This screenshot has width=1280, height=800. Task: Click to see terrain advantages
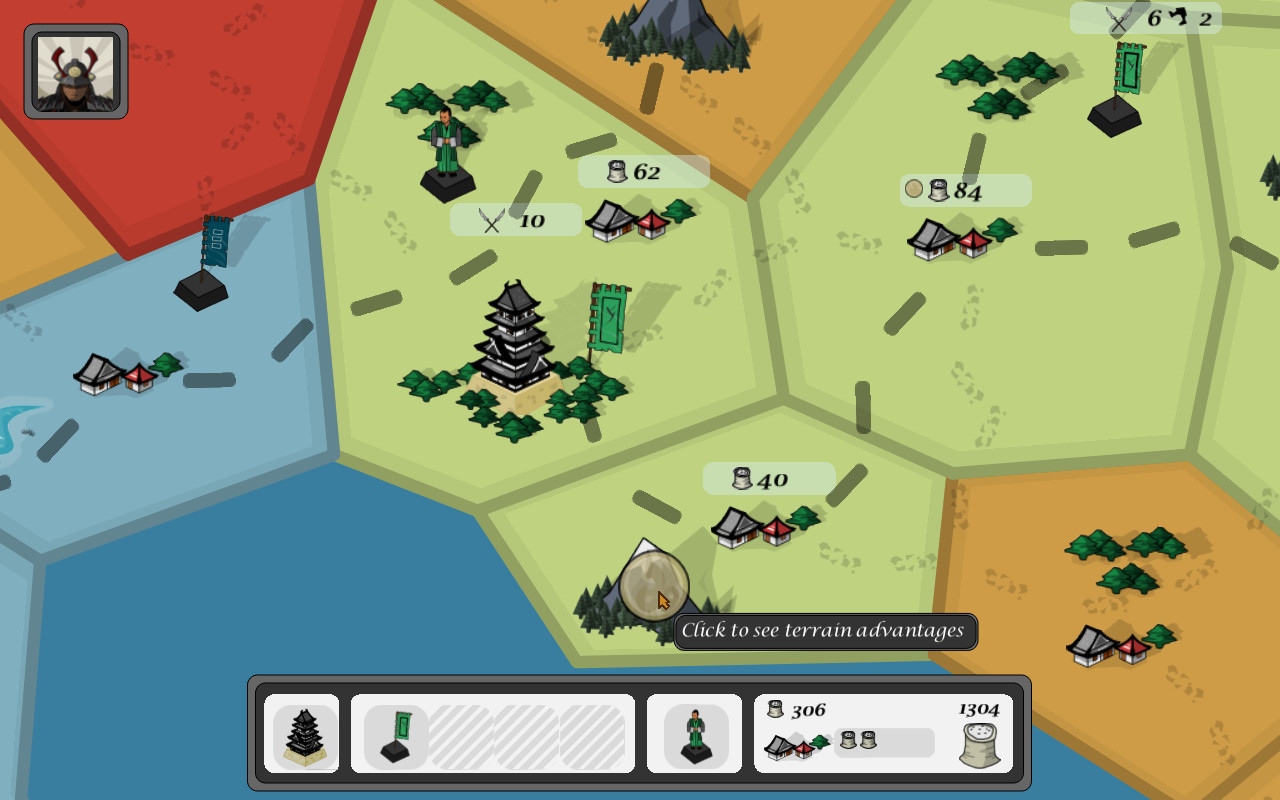(827, 631)
